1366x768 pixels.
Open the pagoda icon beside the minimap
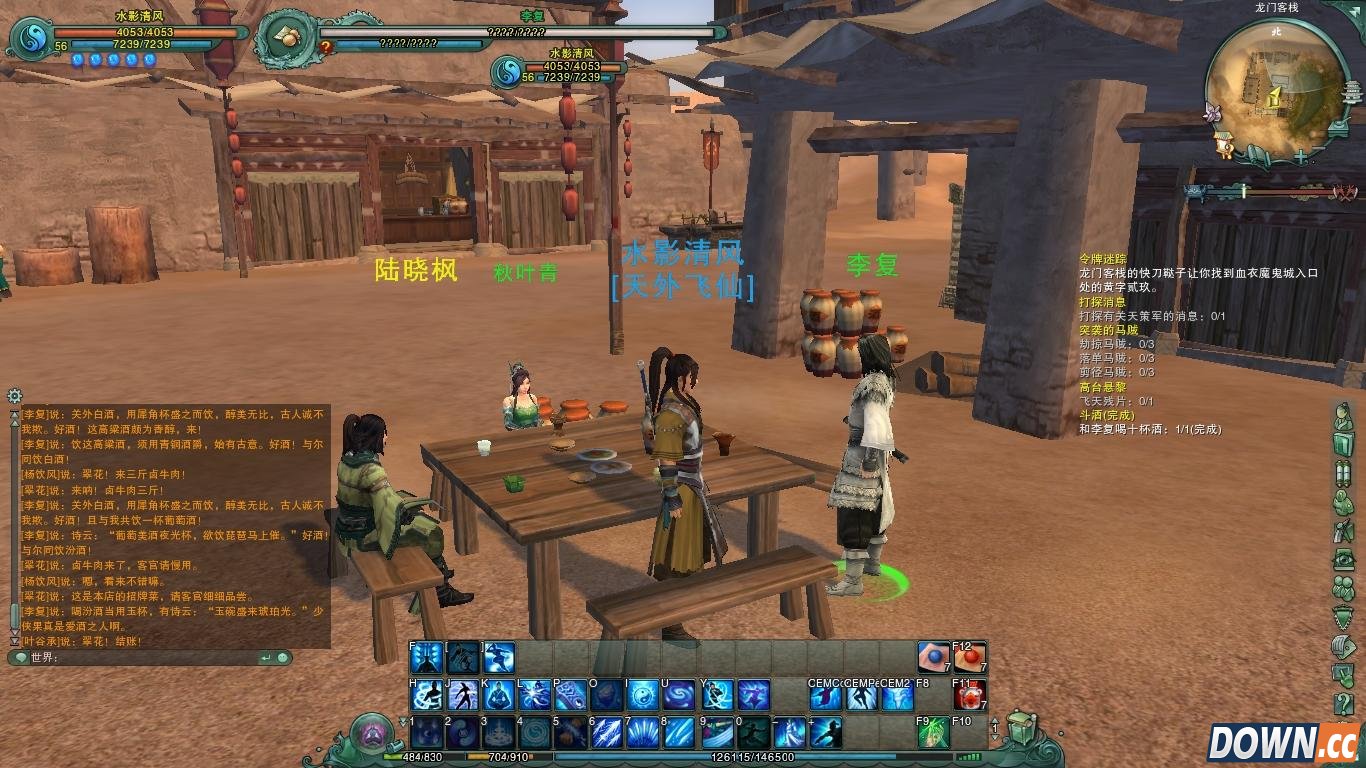pos(1353,92)
